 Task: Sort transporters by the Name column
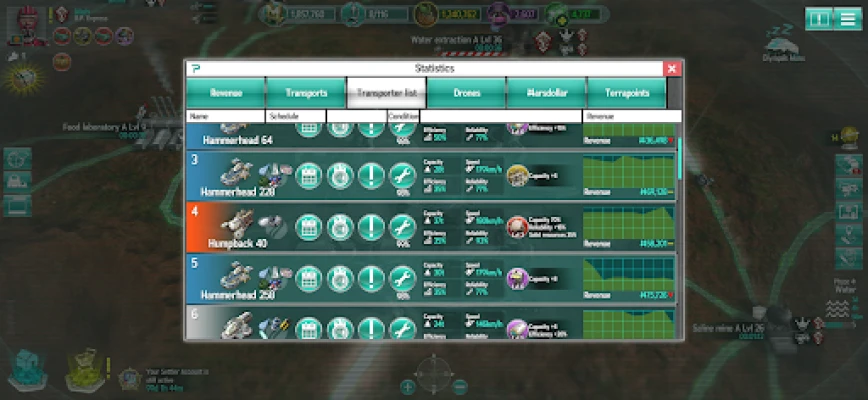pos(226,116)
